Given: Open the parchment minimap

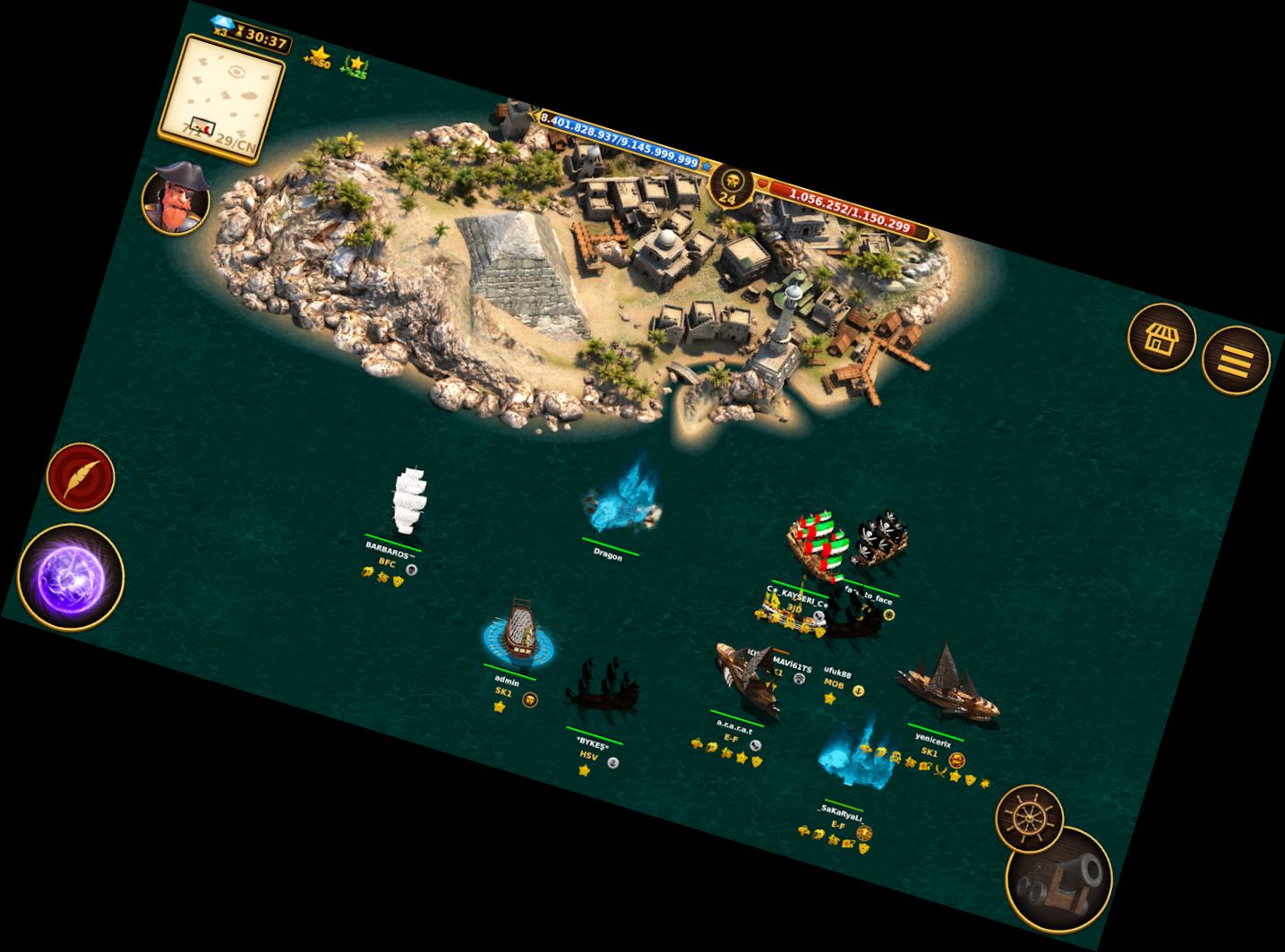Looking at the screenshot, I should click(222, 100).
